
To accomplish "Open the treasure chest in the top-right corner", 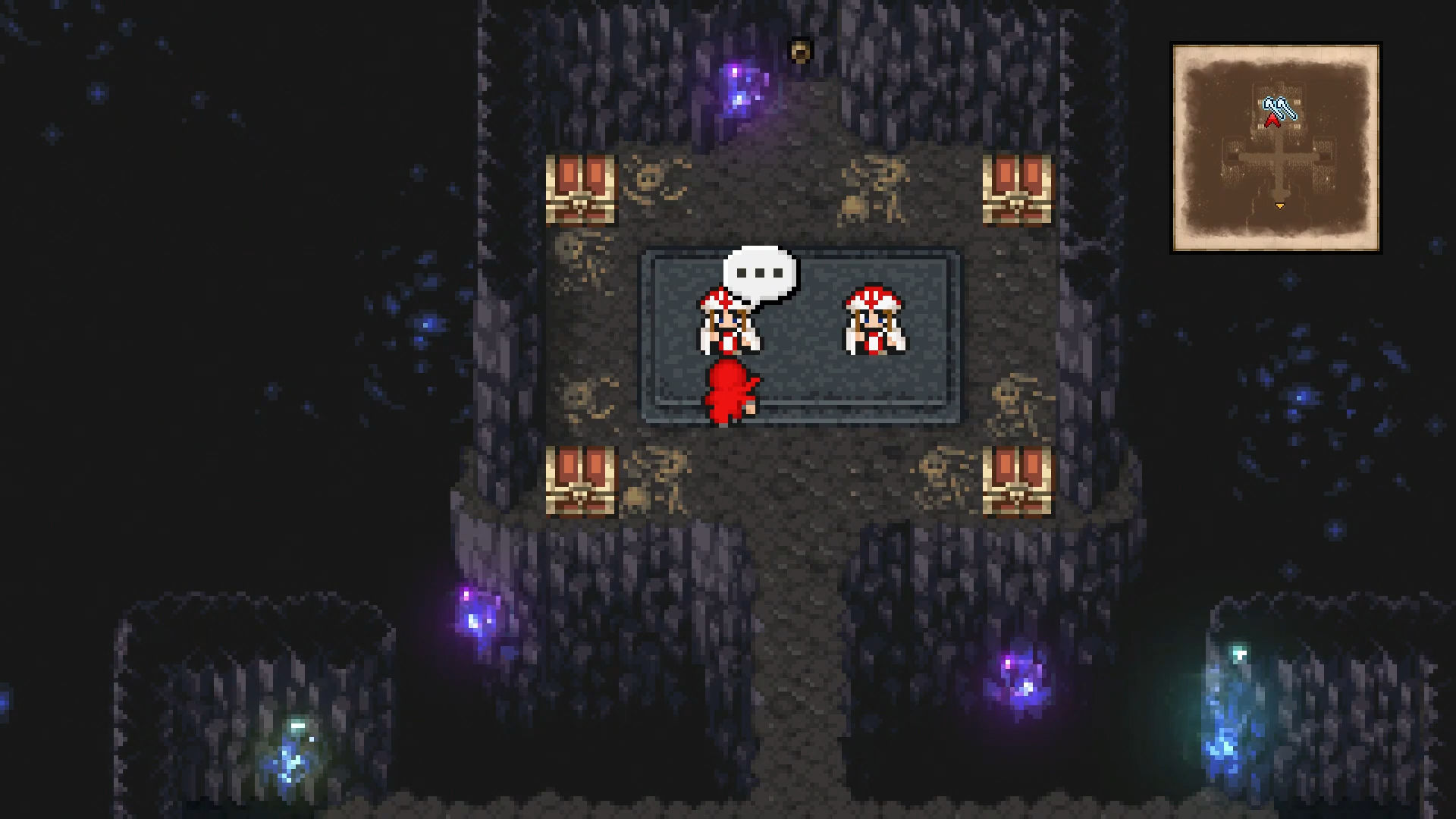I will (x=1018, y=190).
